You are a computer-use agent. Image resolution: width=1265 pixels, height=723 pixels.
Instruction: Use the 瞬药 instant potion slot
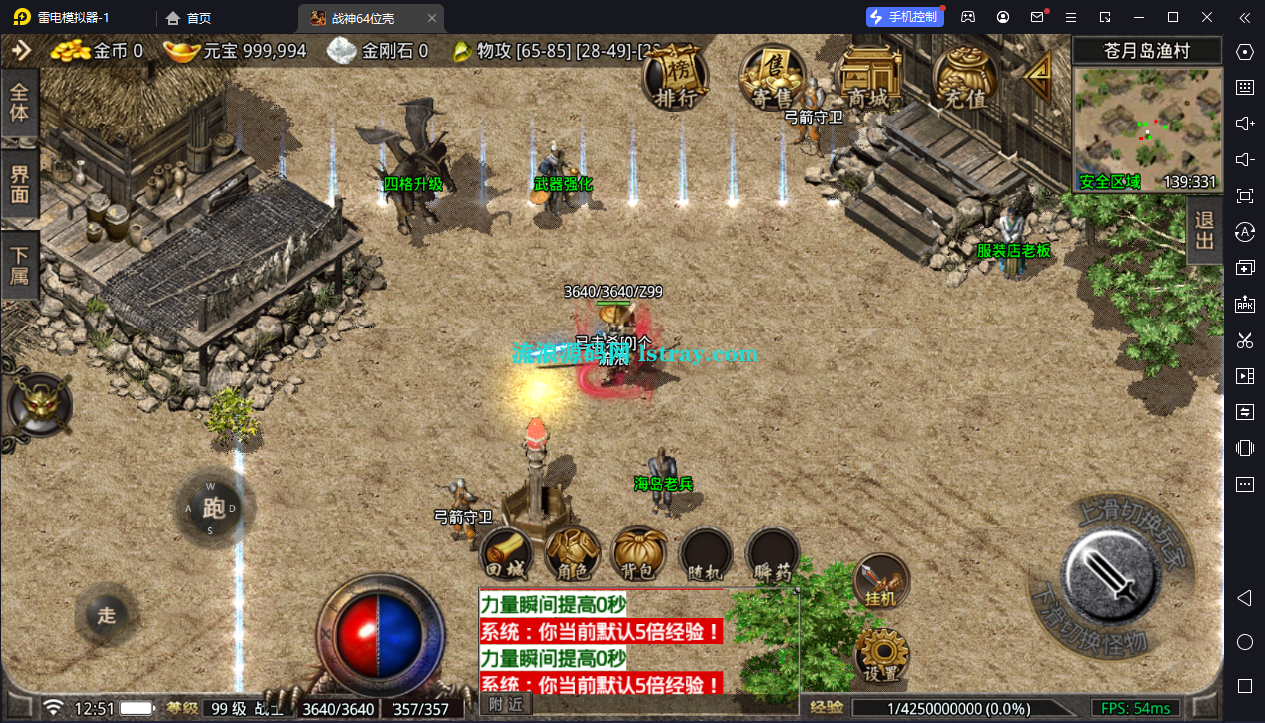pos(773,554)
